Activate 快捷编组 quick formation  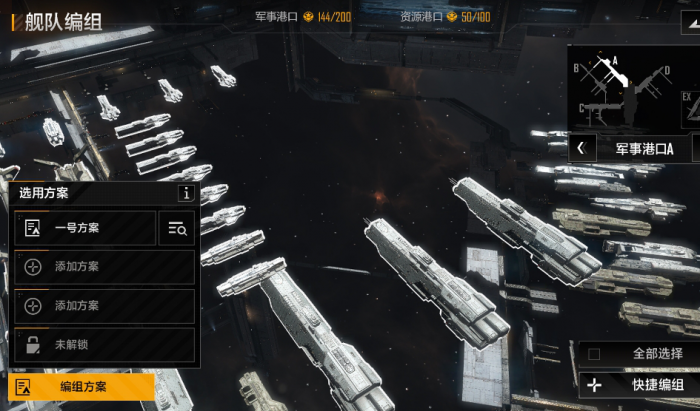[636, 385]
